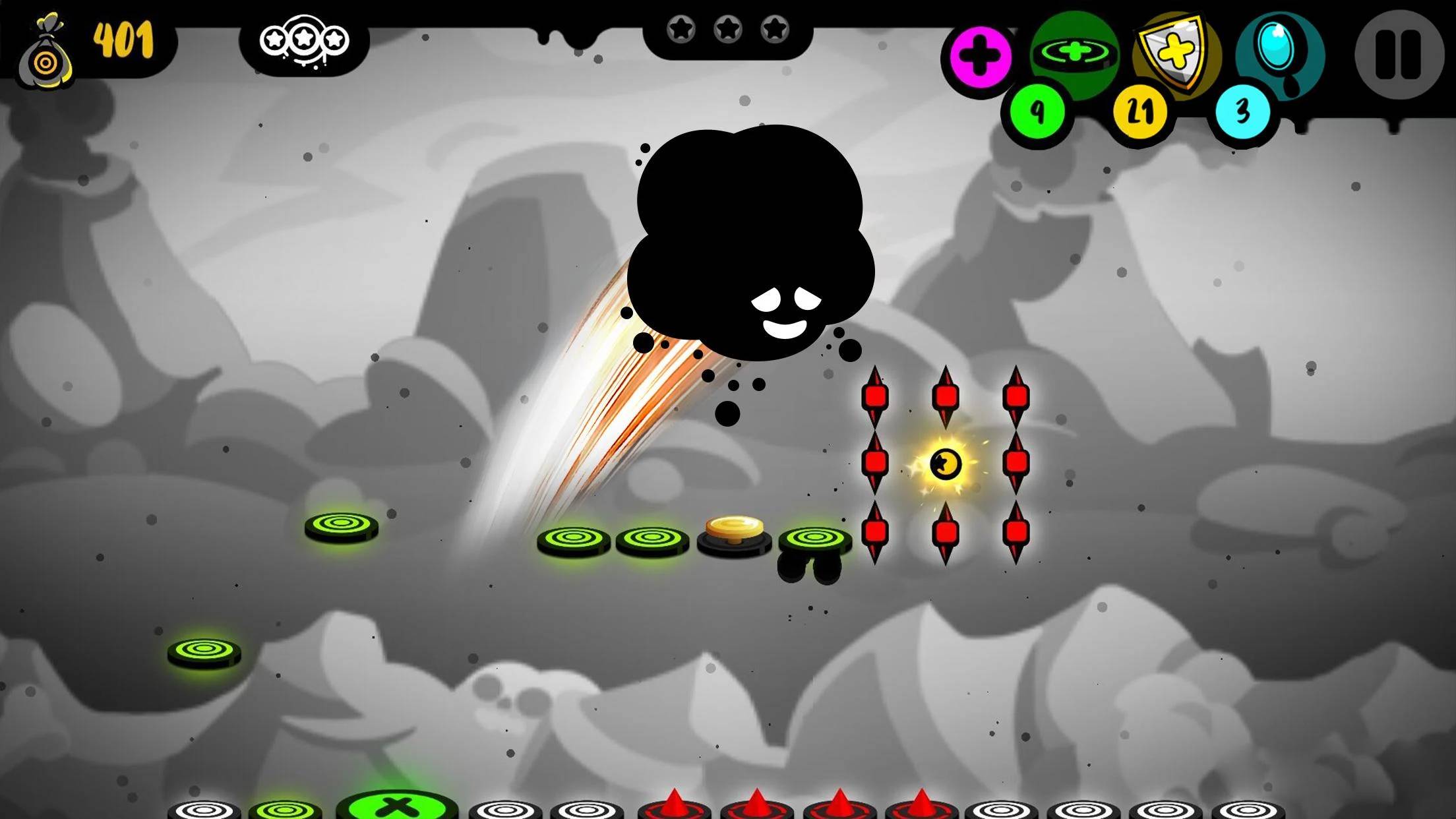The height and width of the screenshot is (819, 1456).
Task: Use the green extra platform power-up
Action: tap(1075, 53)
